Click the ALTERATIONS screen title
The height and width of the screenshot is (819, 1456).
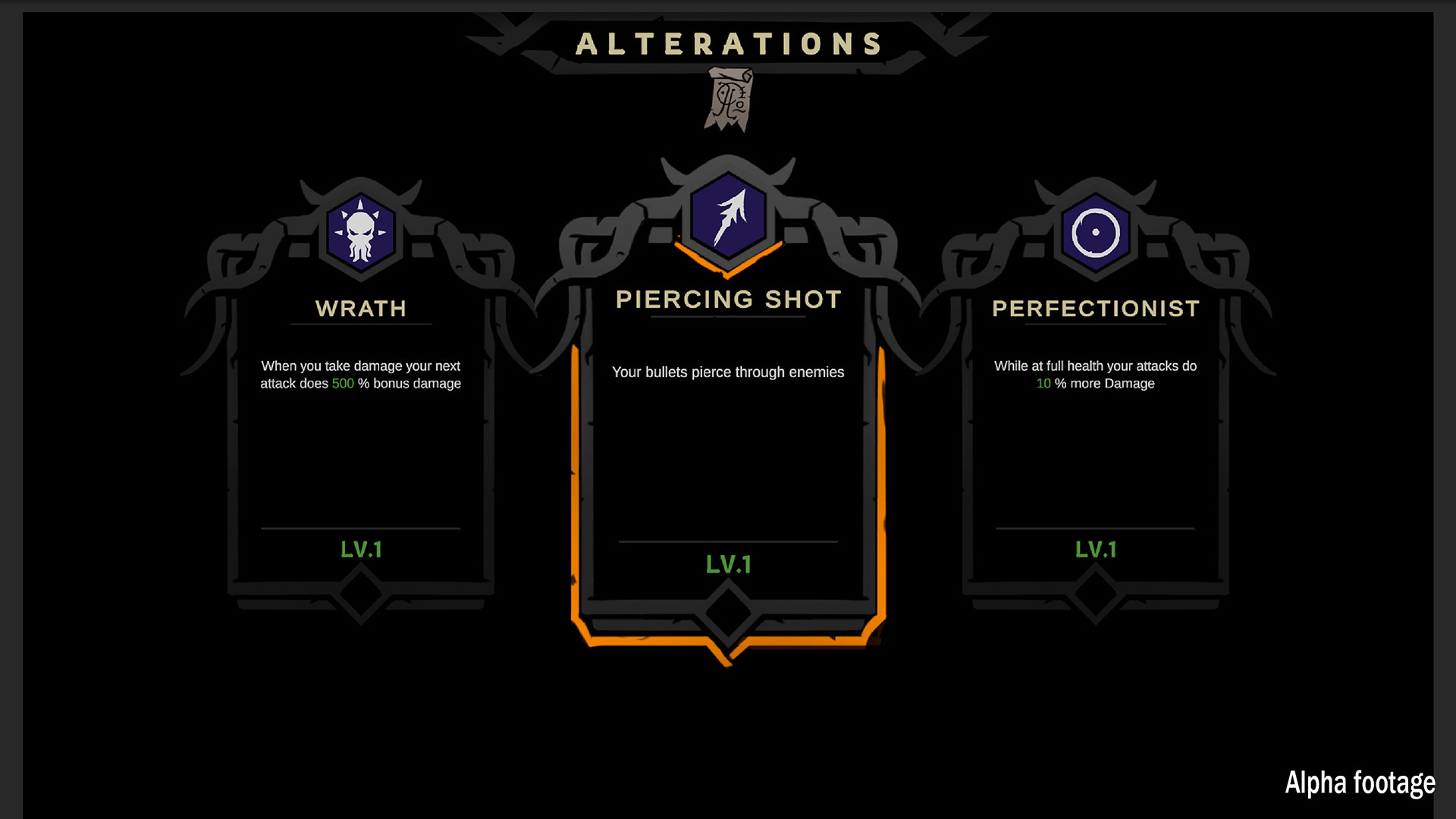click(x=728, y=44)
